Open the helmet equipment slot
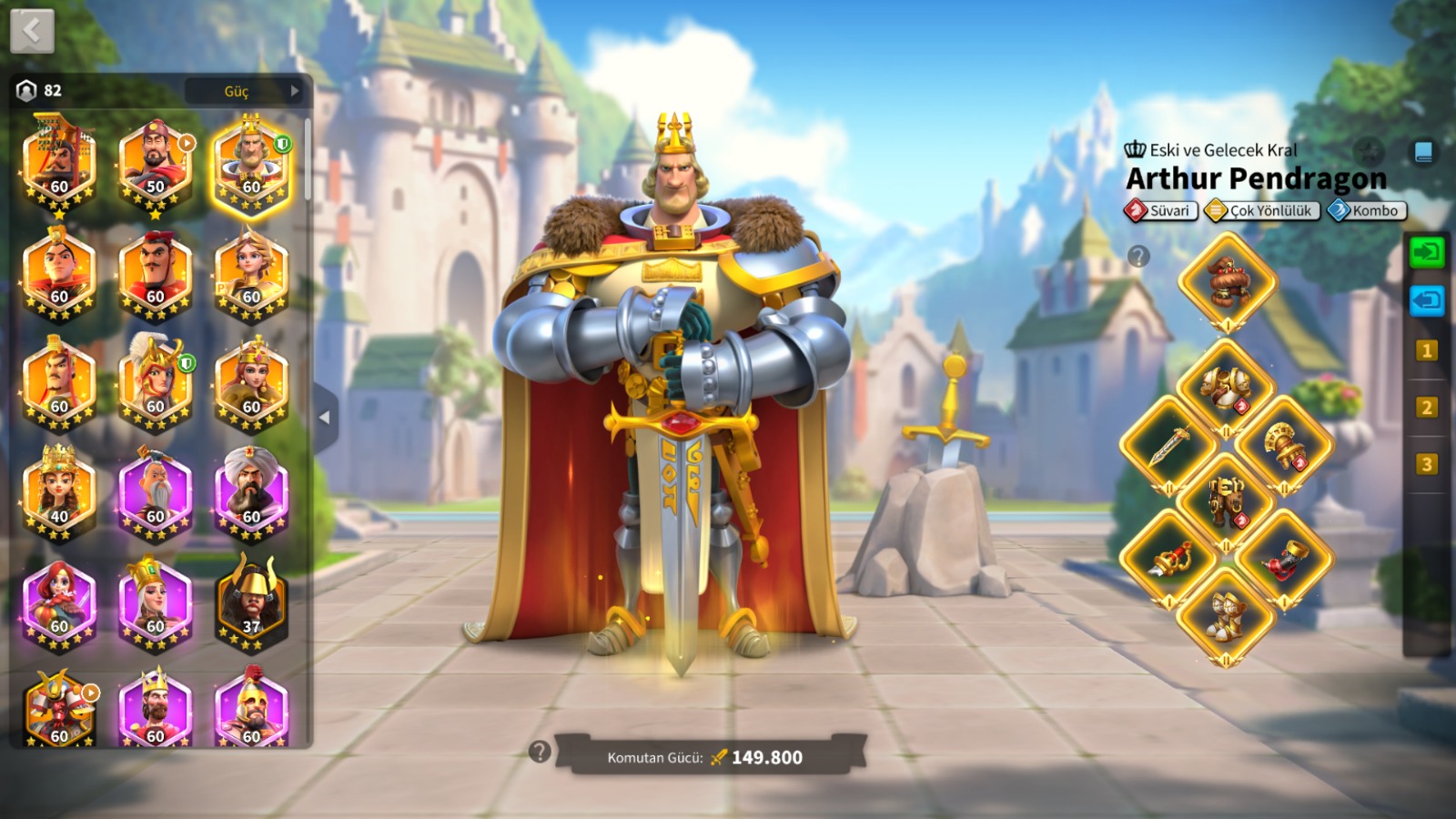This screenshot has height=819, width=1456. pos(1227,281)
